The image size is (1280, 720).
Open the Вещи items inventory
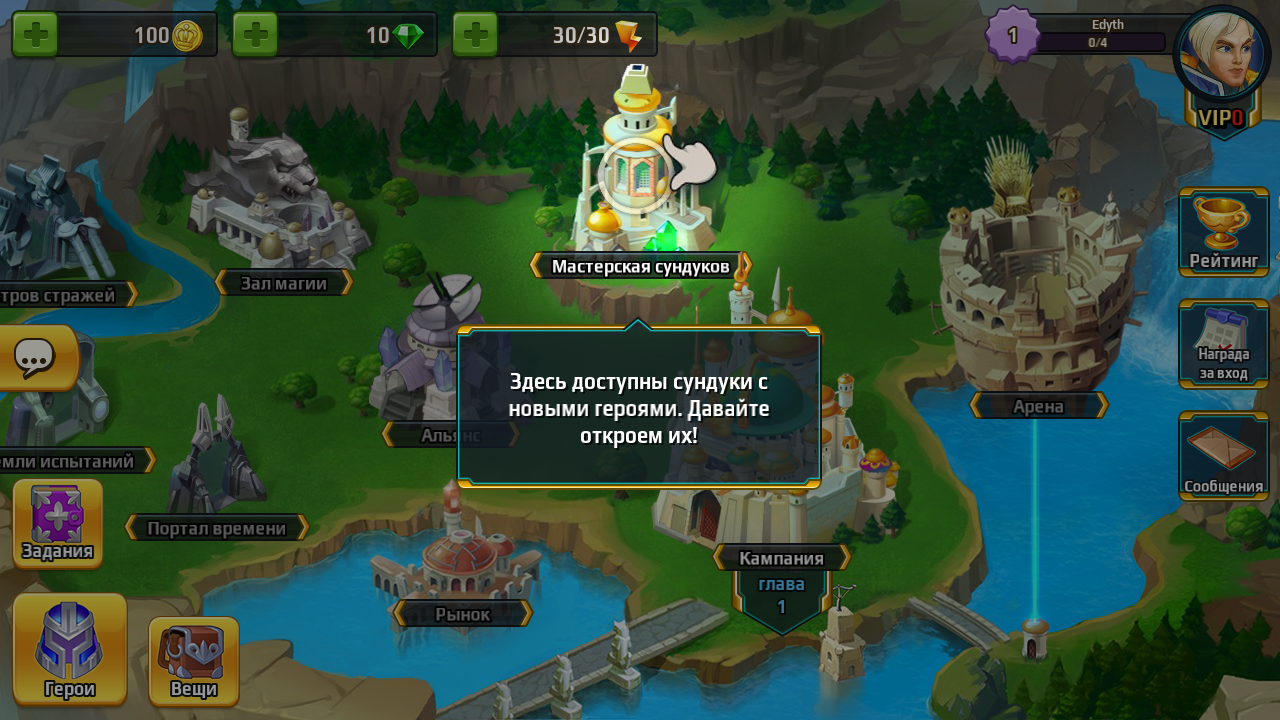click(x=194, y=660)
